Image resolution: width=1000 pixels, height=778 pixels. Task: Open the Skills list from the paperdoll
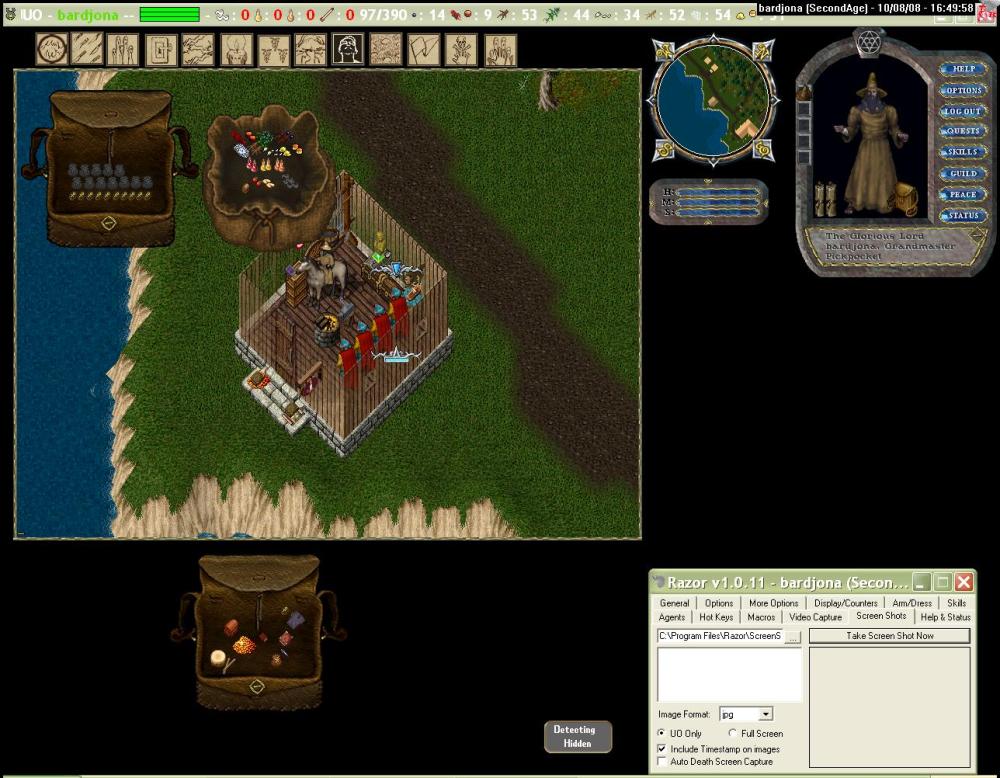(963, 152)
